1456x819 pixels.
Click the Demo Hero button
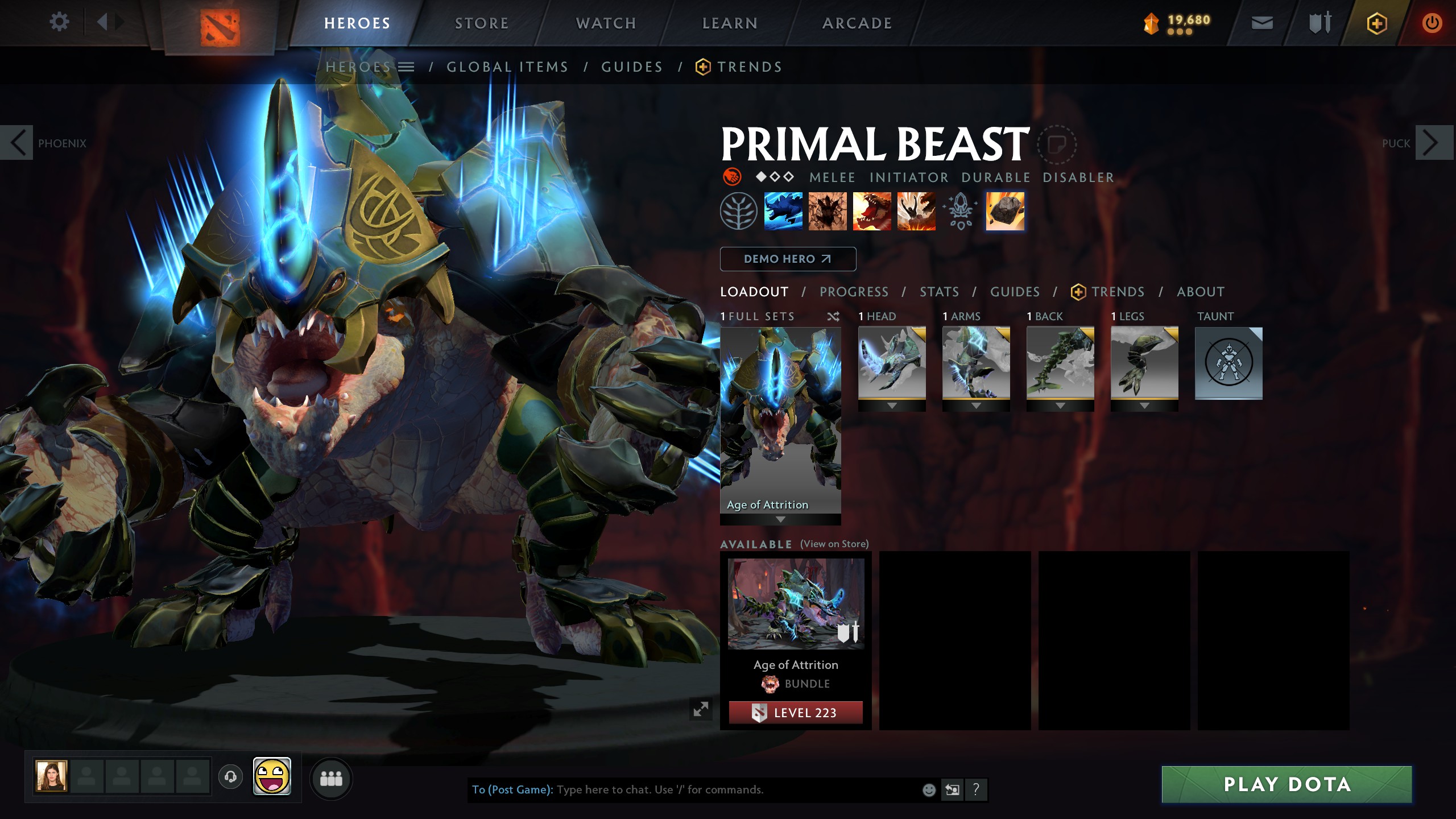coord(788,259)
